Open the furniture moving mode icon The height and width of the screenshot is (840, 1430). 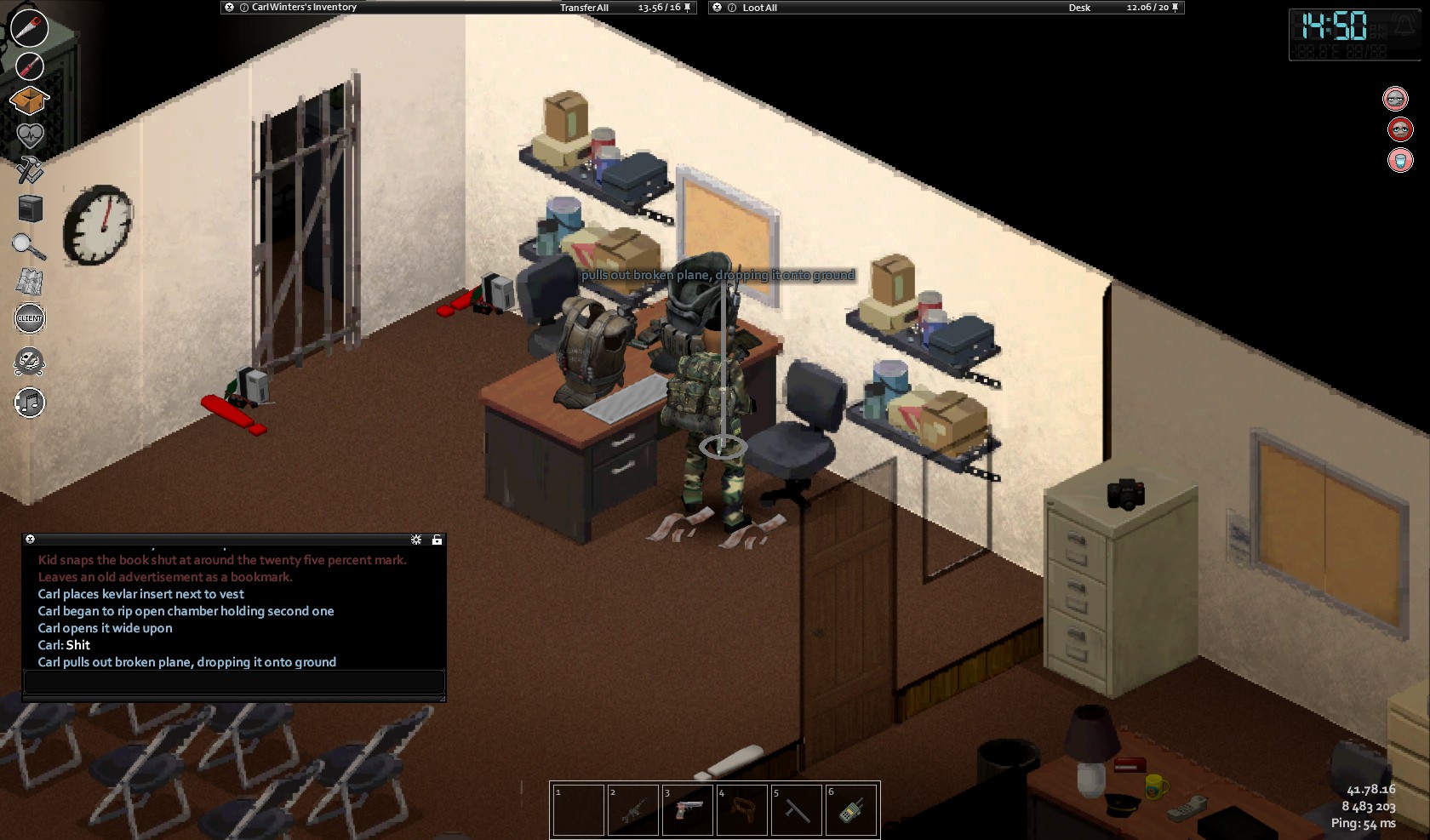point(30,209)
